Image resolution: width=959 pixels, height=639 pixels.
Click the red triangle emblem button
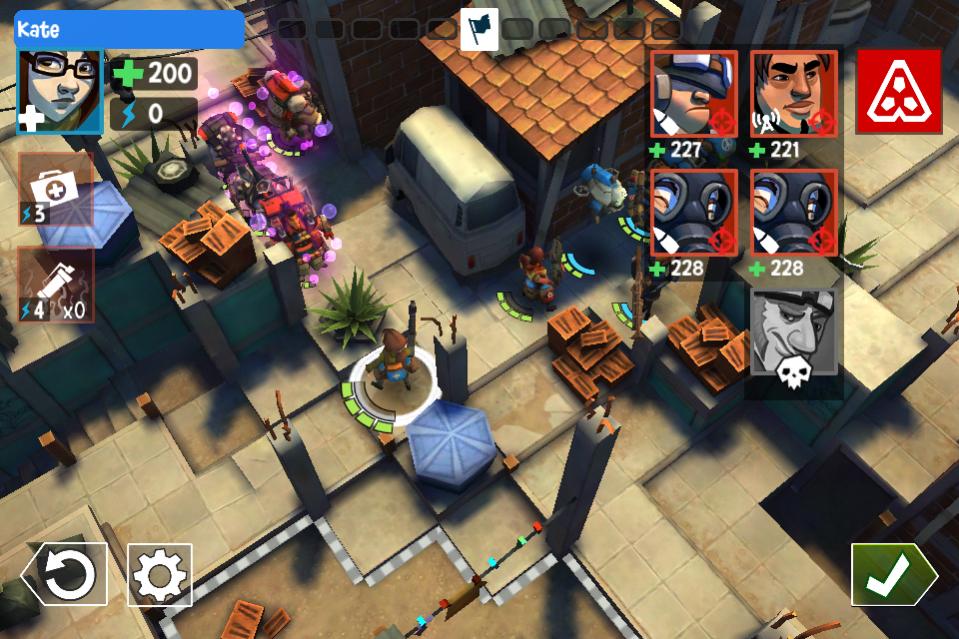898,92
